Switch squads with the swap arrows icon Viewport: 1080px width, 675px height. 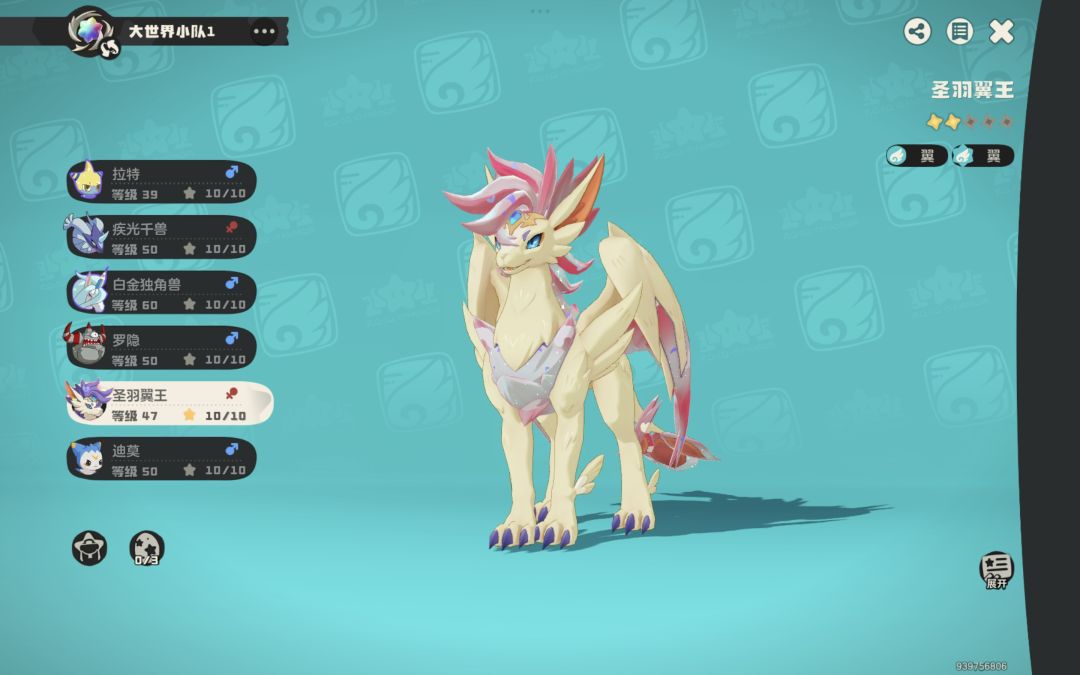110,47
